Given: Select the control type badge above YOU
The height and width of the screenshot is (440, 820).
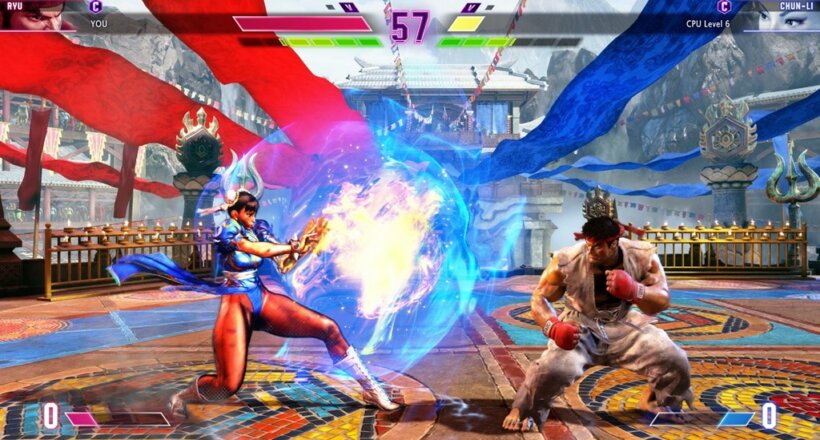Looking at the screenshot, I should point(96,6).
